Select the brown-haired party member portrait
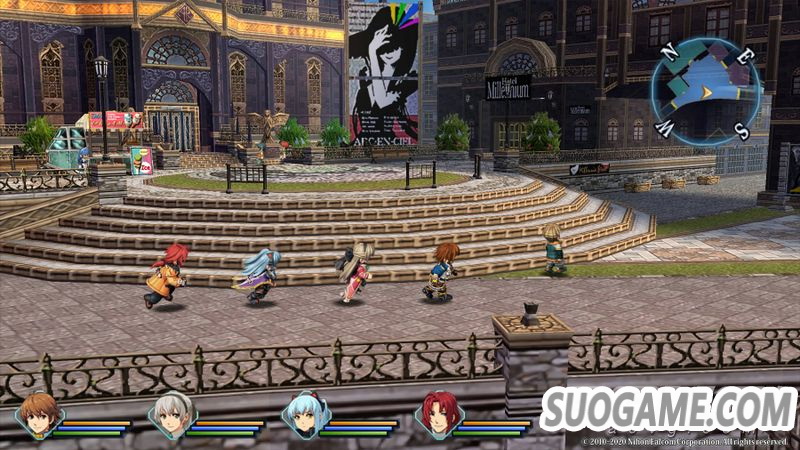The height and width of the screenshot is (450, 800). click(39, 415)
